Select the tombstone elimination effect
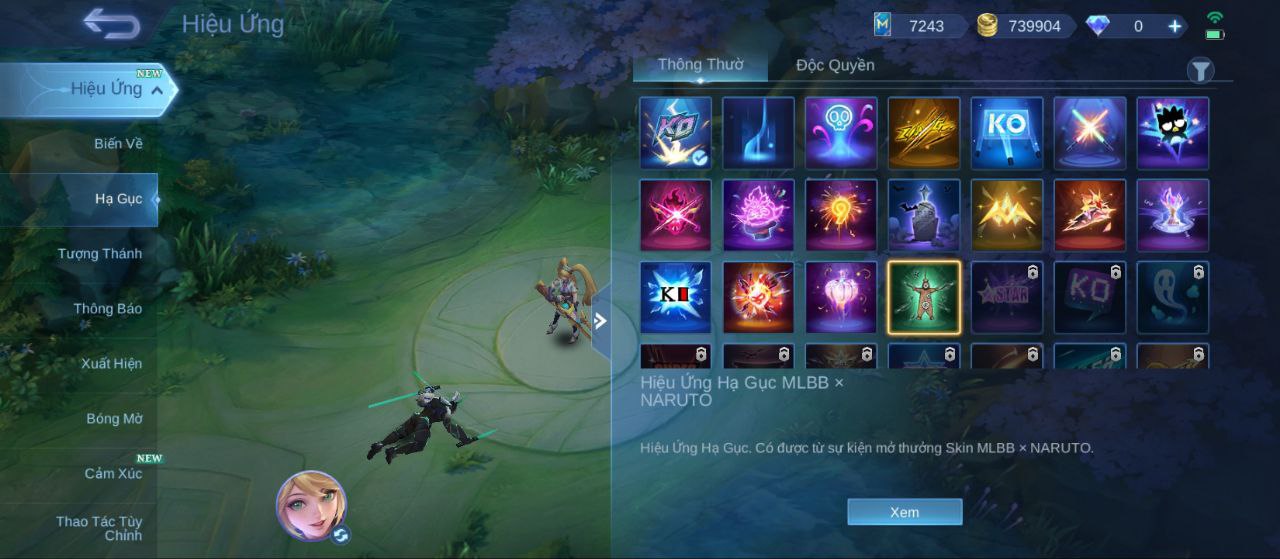Viewport: 1280px width, 559px height. (x=923, y=215)
